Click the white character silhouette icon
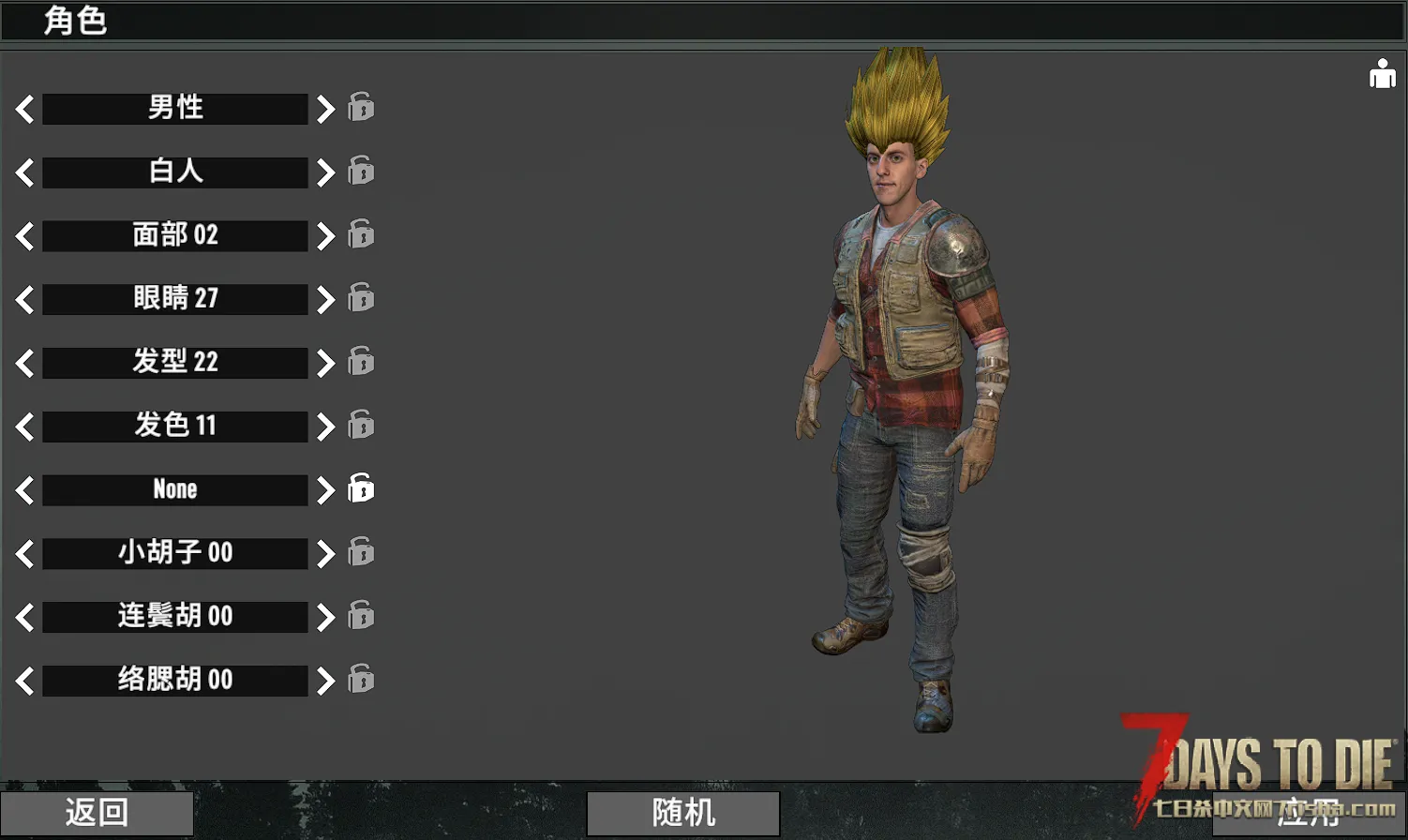This screenshot has height=840, width=1408. [1382, 73]
